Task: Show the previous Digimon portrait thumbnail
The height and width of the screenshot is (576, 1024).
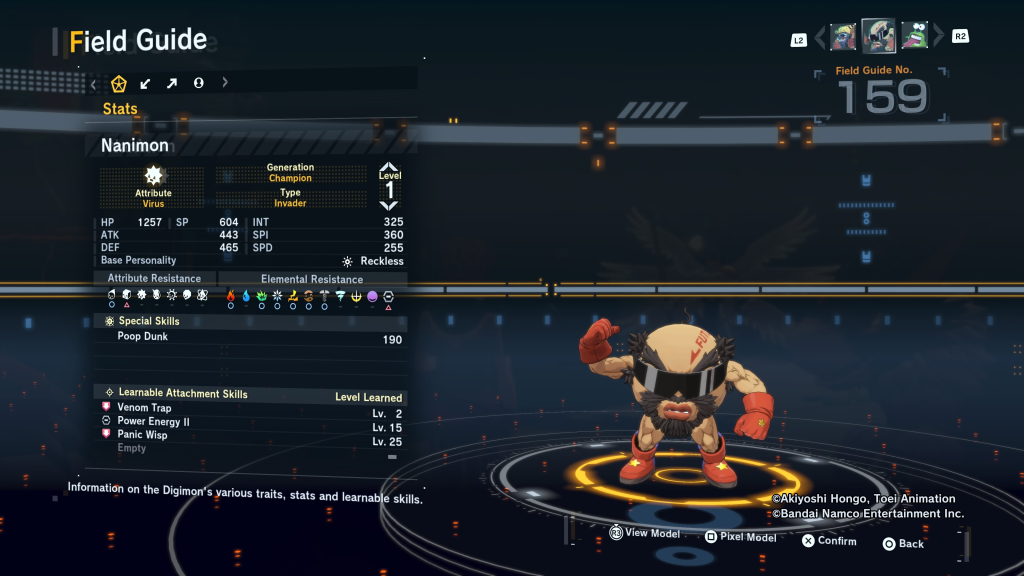Action: tap(843, 37)
